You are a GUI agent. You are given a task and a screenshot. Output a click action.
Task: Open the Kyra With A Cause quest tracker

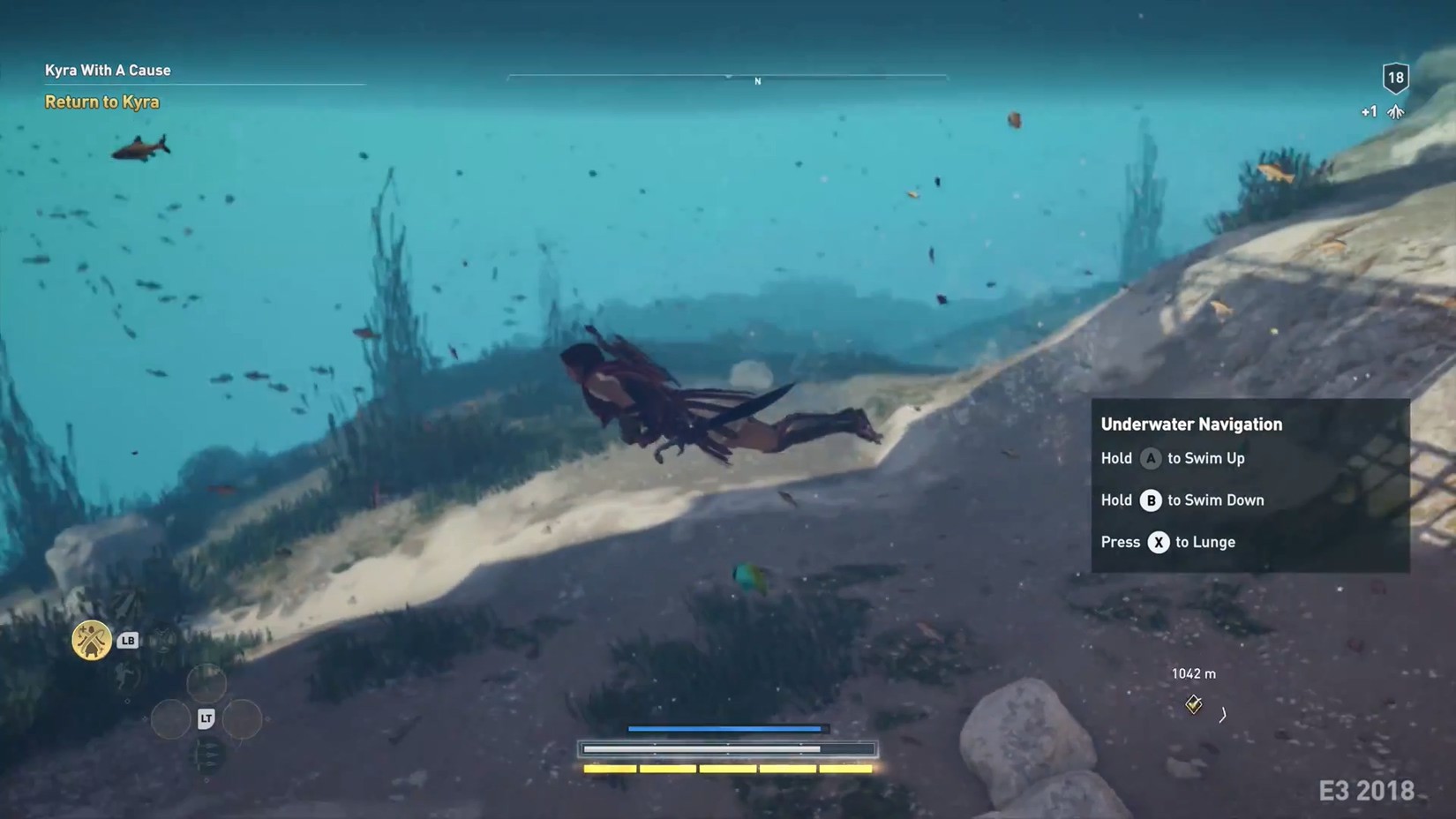[x=108, y=71]
